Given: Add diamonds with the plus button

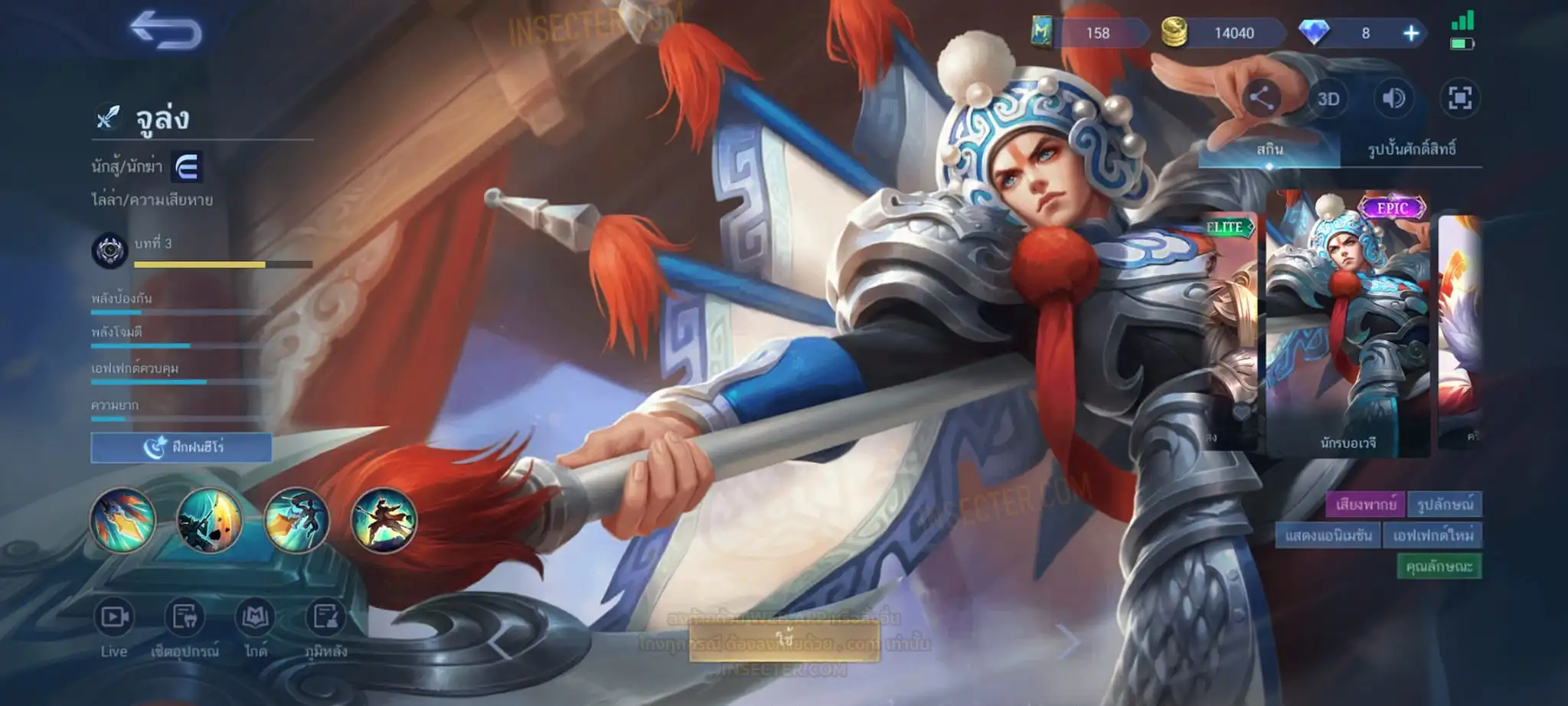Looking at the screenshot, I should coord(1410,33).
